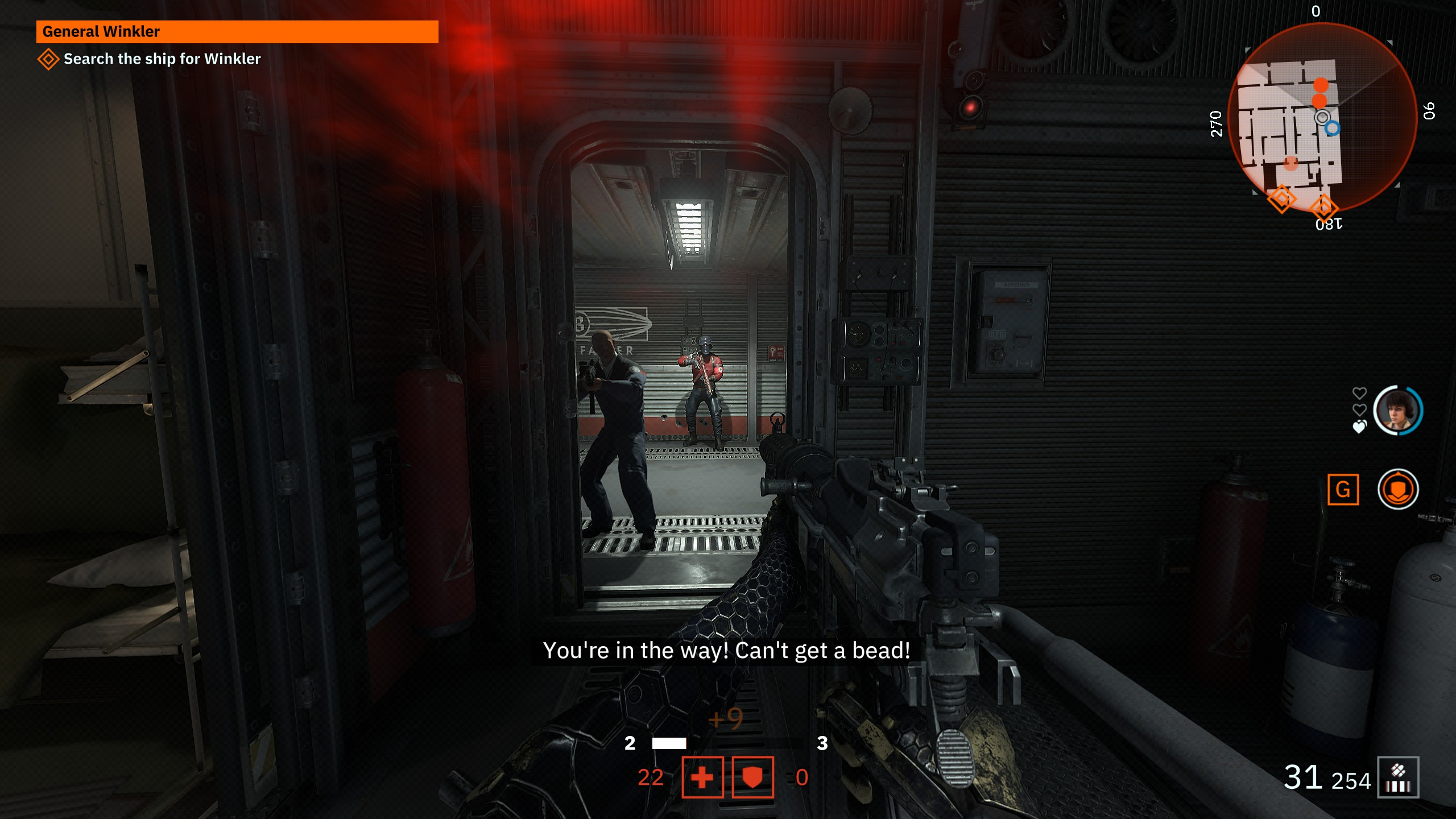Open the circular minimap
The image size is (1456, 819).
1321,118
